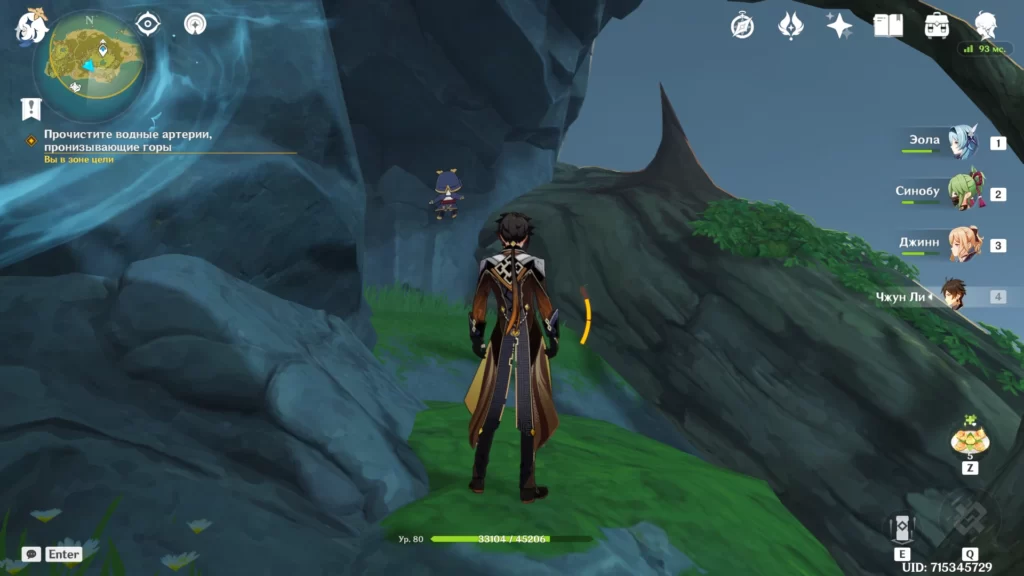Click the round icon right of the eye
The width and height of the screenshot is (1024, 576).
pos(196,23)
